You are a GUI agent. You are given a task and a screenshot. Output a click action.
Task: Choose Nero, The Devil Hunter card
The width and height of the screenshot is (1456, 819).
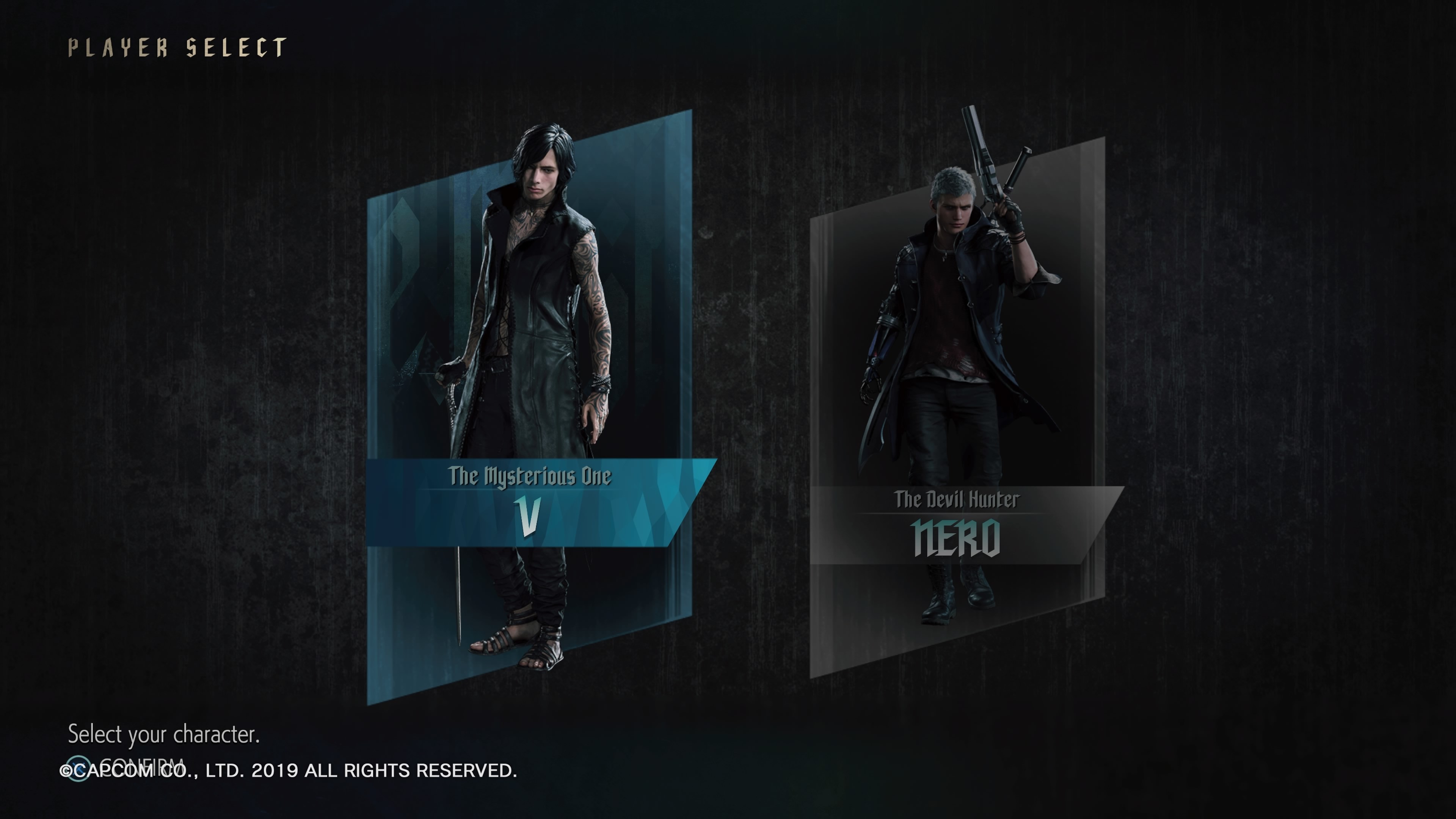(x=957, y=407)
